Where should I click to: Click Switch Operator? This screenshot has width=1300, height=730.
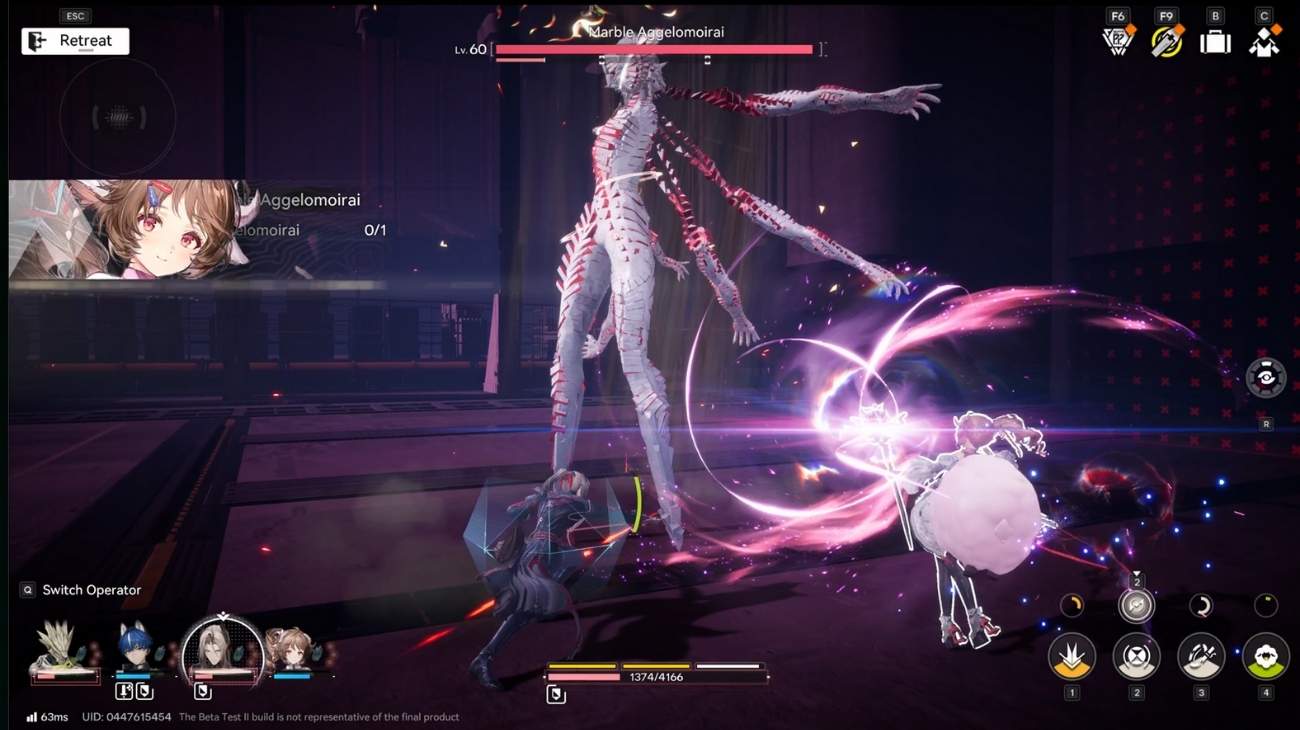point(80,590)
